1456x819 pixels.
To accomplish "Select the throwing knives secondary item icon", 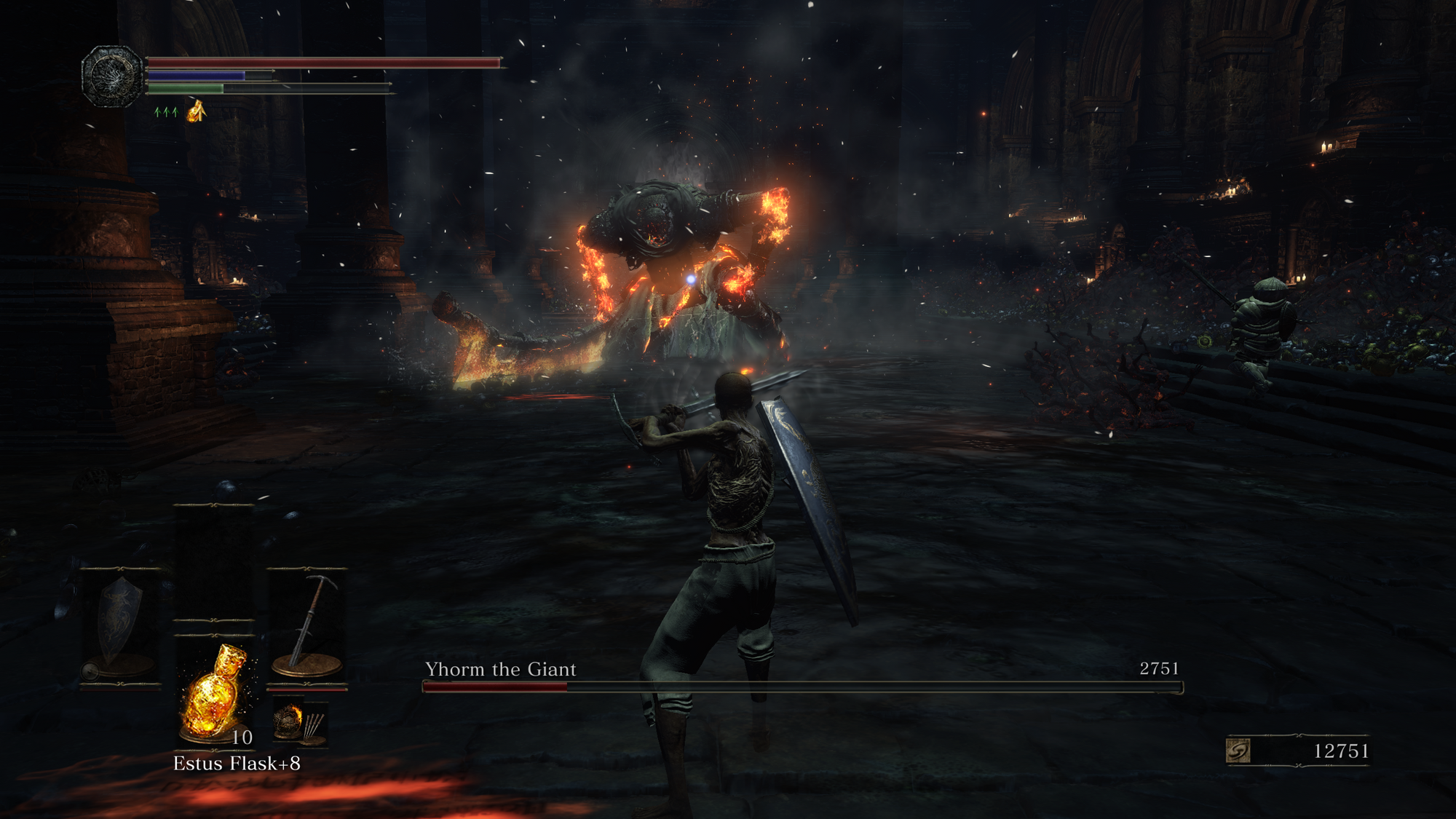I will click(314, 726).
